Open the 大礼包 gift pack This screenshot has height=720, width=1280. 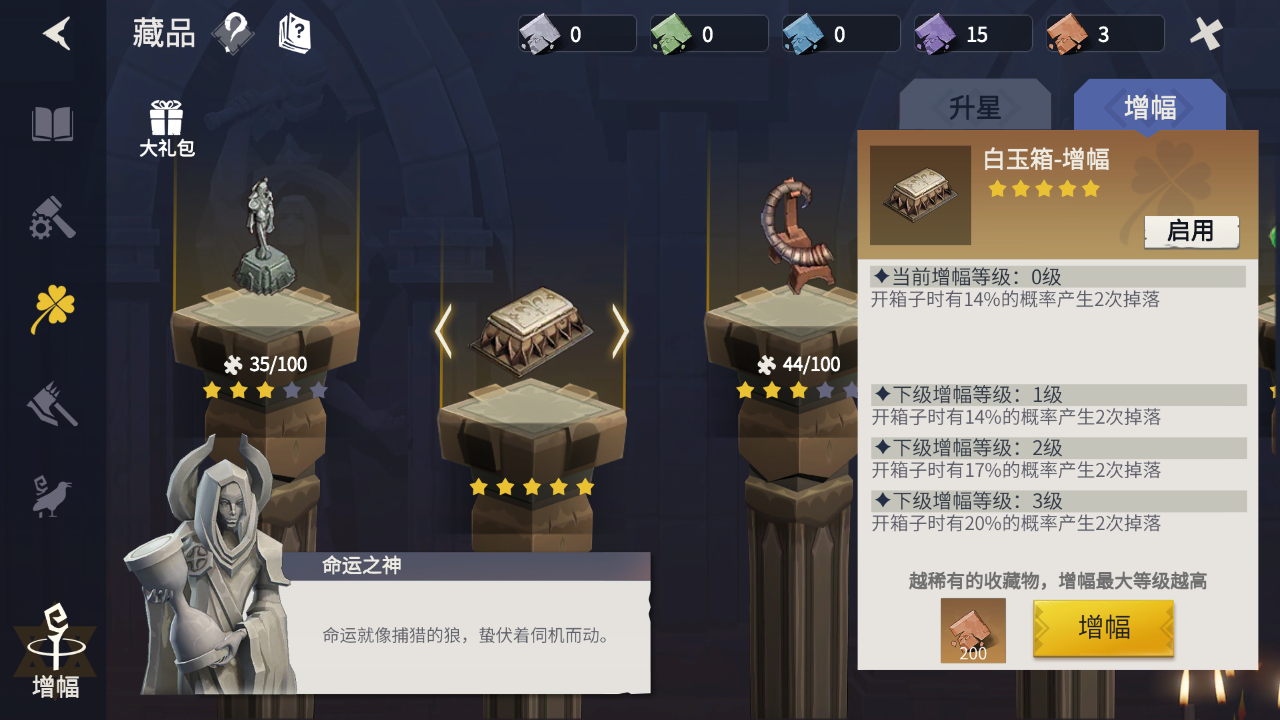coord(166,129)
